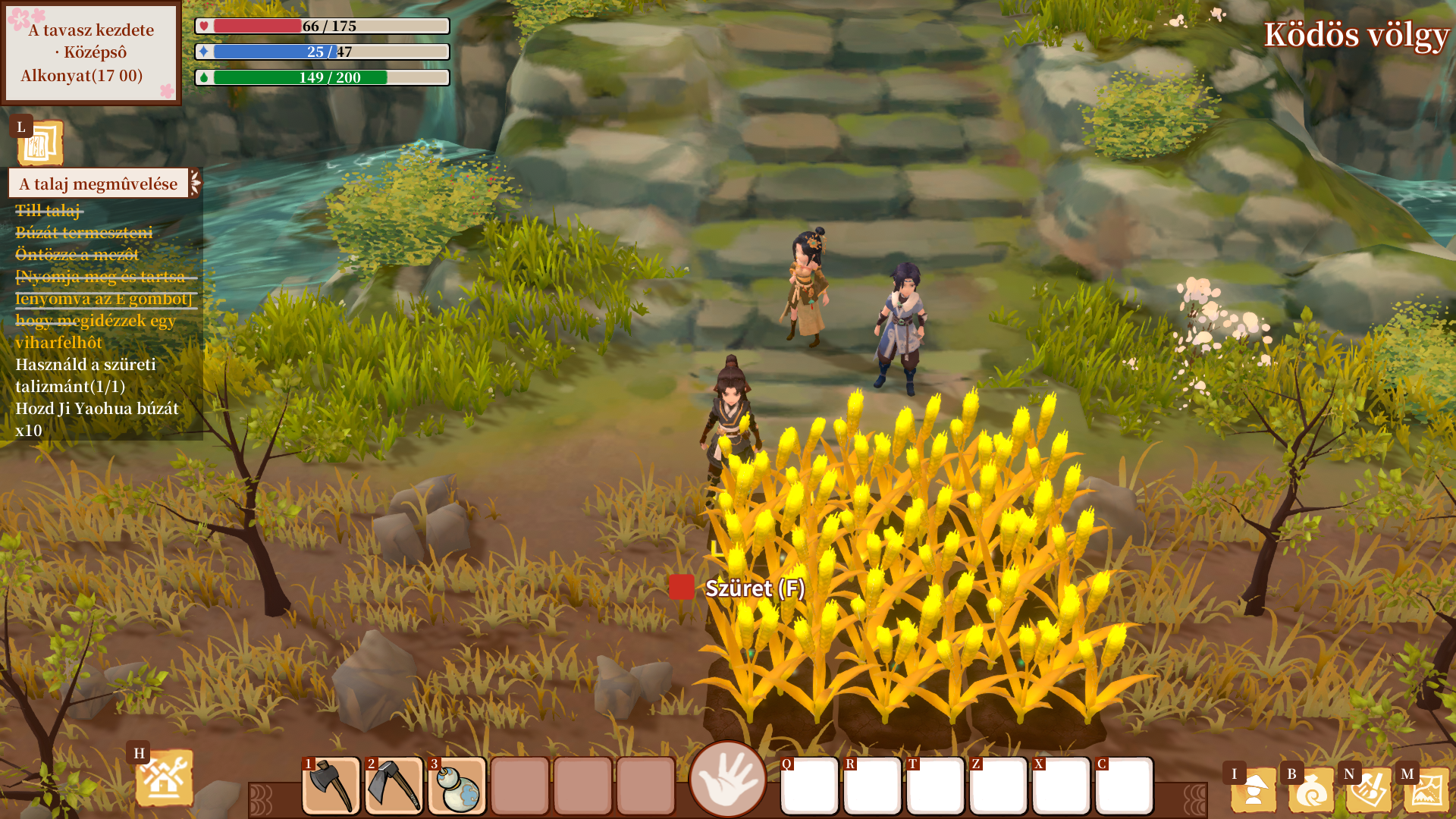This screenshot has height=819, width=1456.
Task: Open the bag inventory icon
Action: (x=1311, y=790)
